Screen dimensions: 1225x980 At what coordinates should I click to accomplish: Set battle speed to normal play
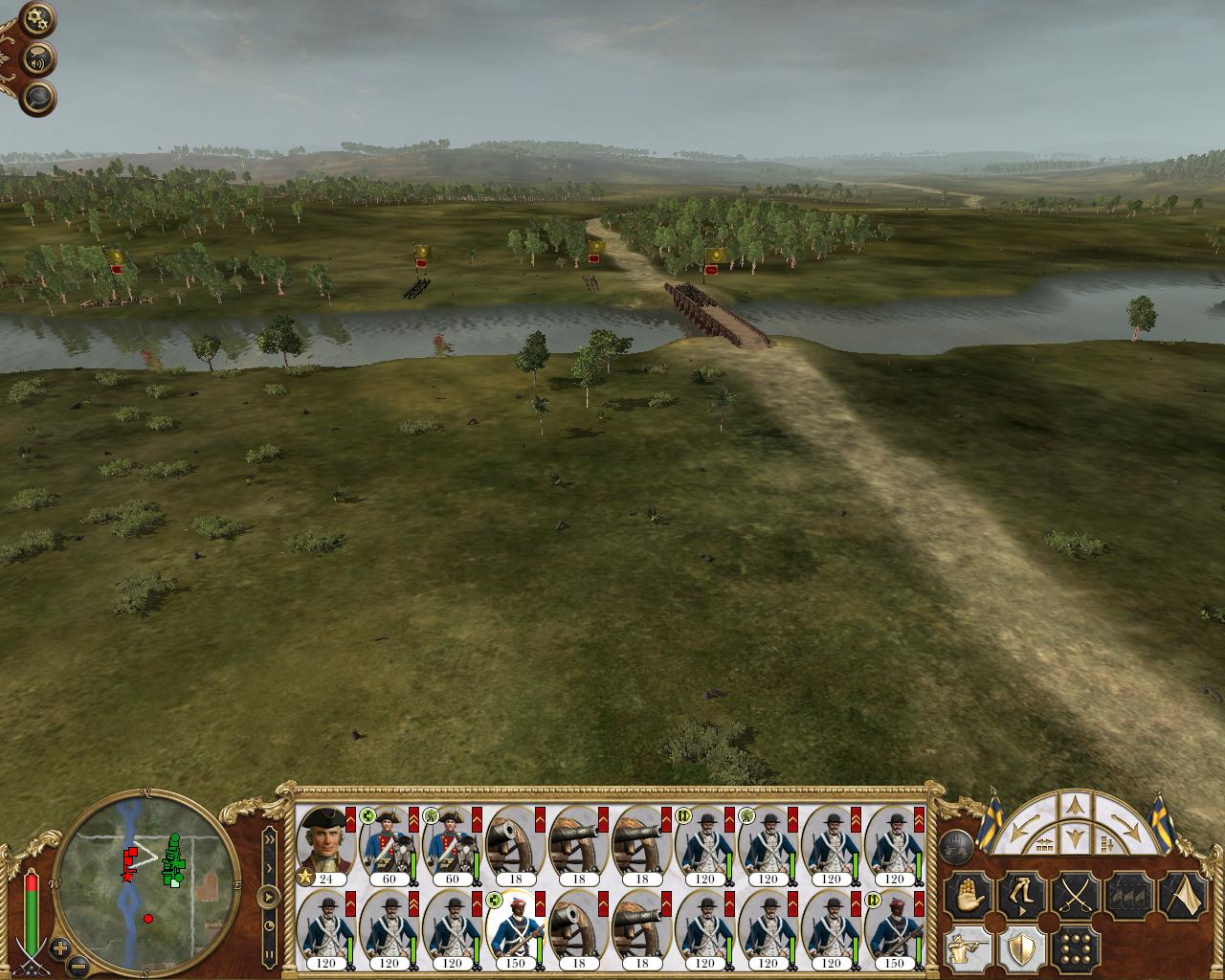(270, 898)
